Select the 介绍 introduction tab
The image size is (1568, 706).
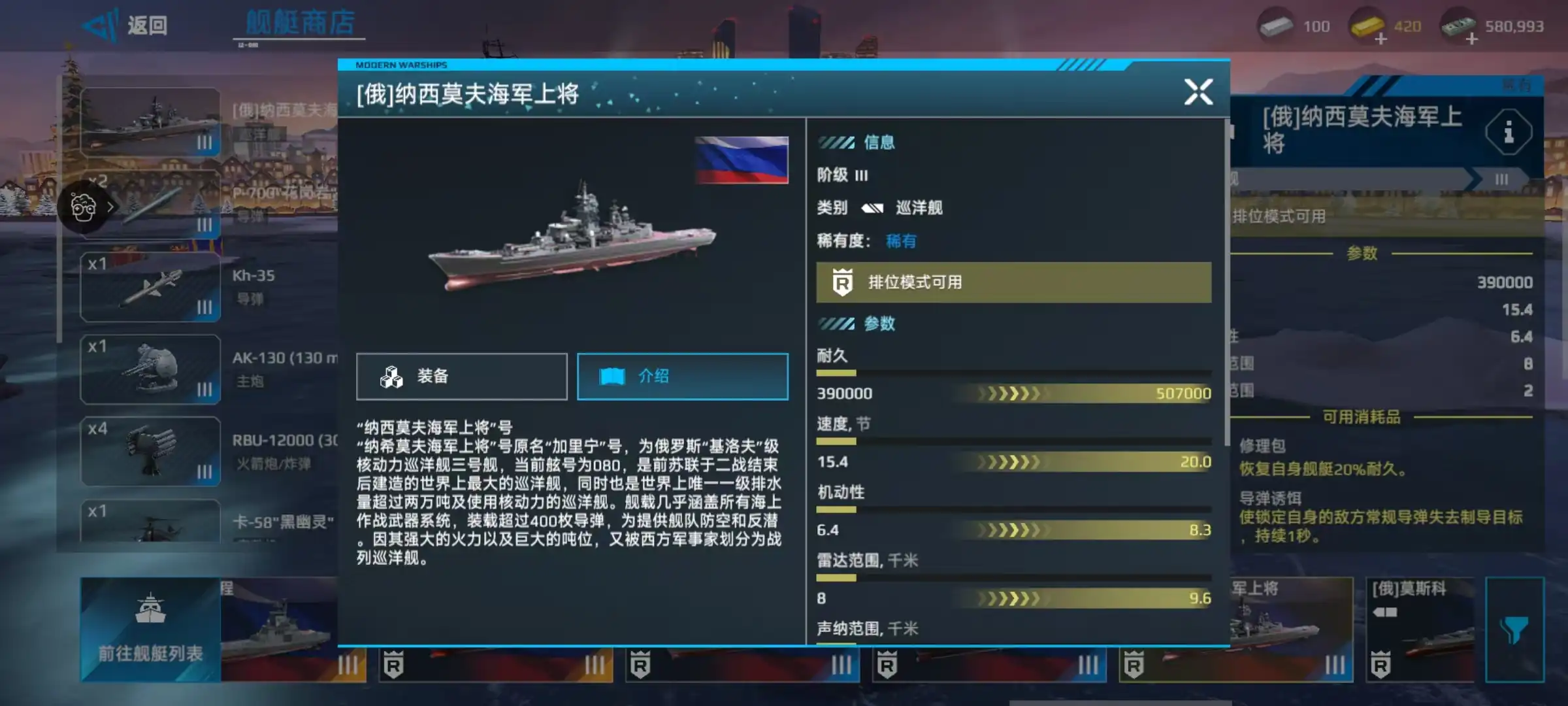pos(682,377)
